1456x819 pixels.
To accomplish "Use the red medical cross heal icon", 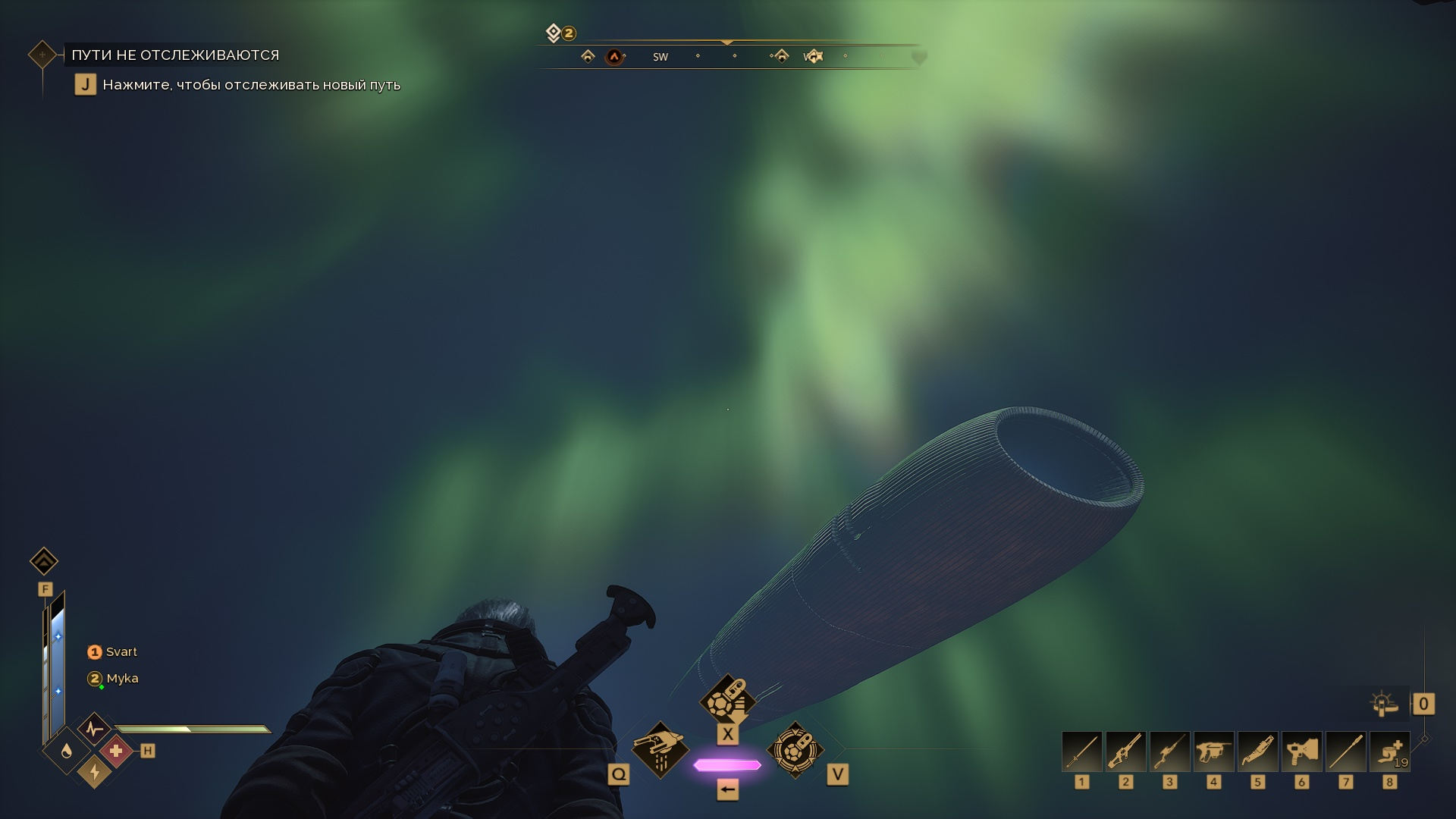I will 116,751.
